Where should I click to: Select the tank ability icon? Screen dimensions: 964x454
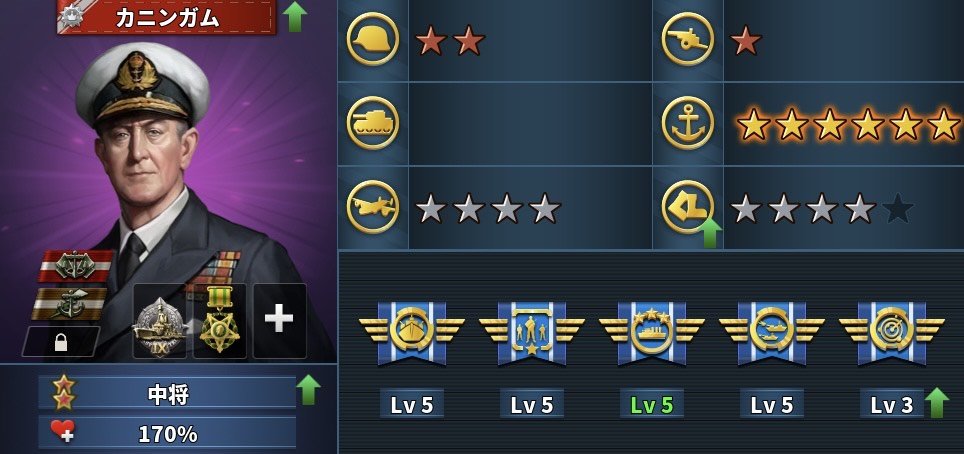point(372,123)
